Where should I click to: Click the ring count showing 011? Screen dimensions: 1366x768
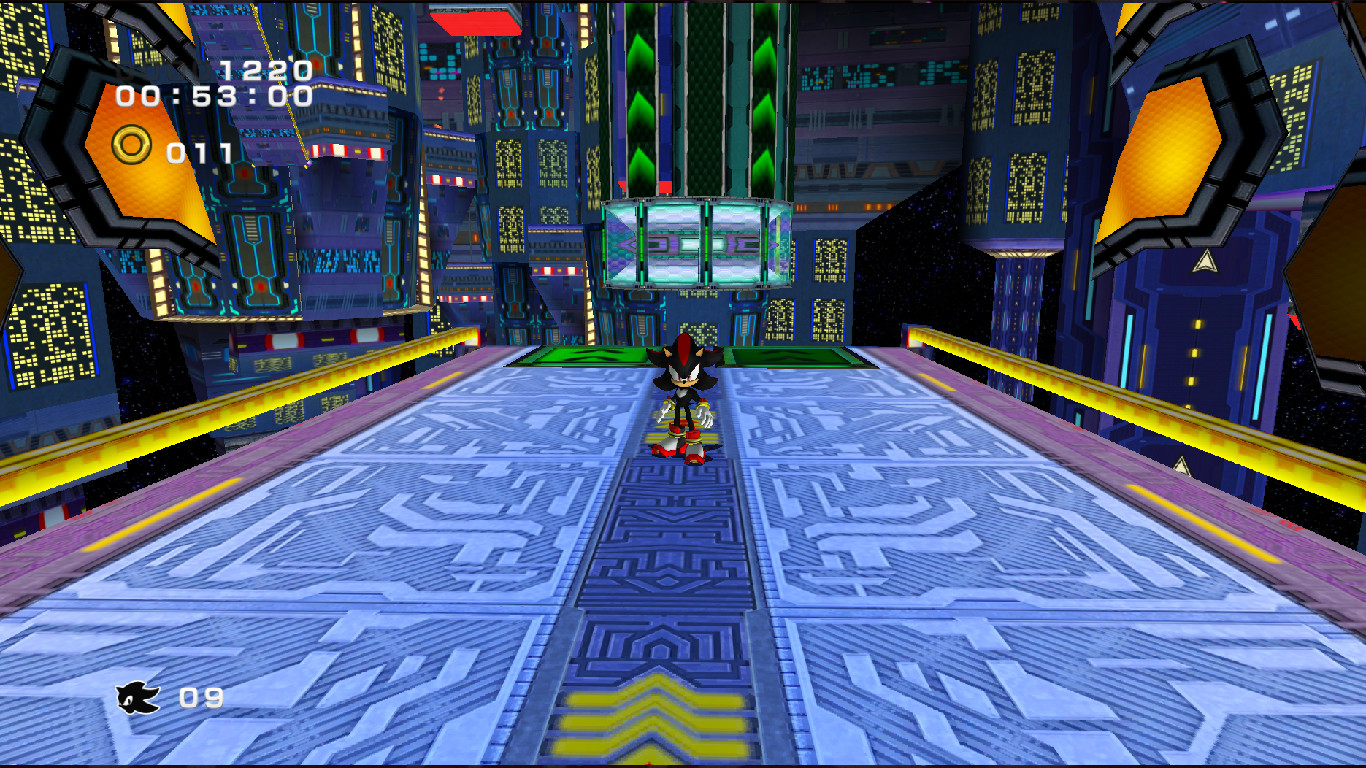pos(197,152)
